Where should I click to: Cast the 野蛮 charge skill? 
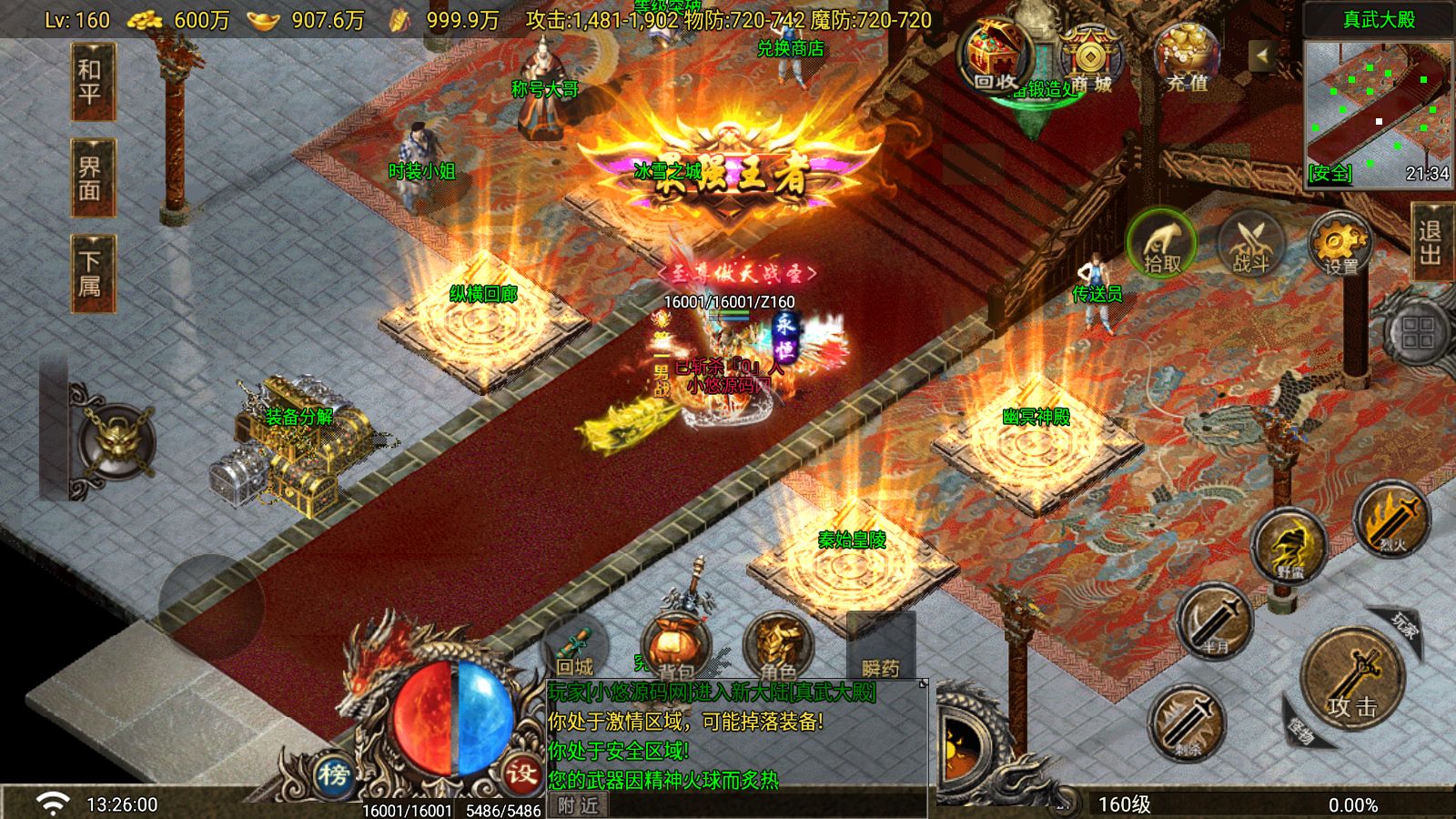click(x=1289, y=547)
